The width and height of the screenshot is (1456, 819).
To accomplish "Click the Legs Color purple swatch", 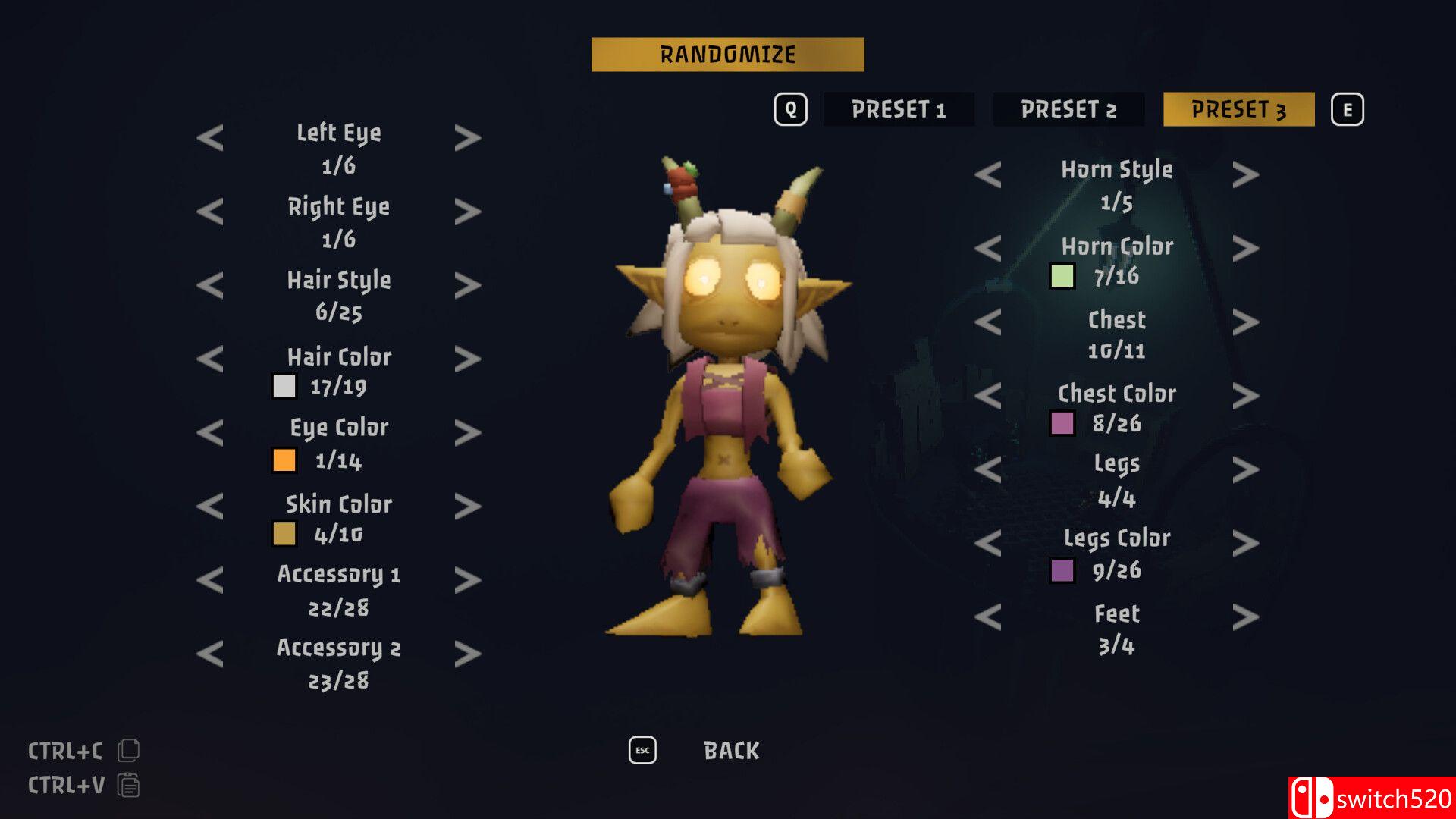I will pos(1062,570).
